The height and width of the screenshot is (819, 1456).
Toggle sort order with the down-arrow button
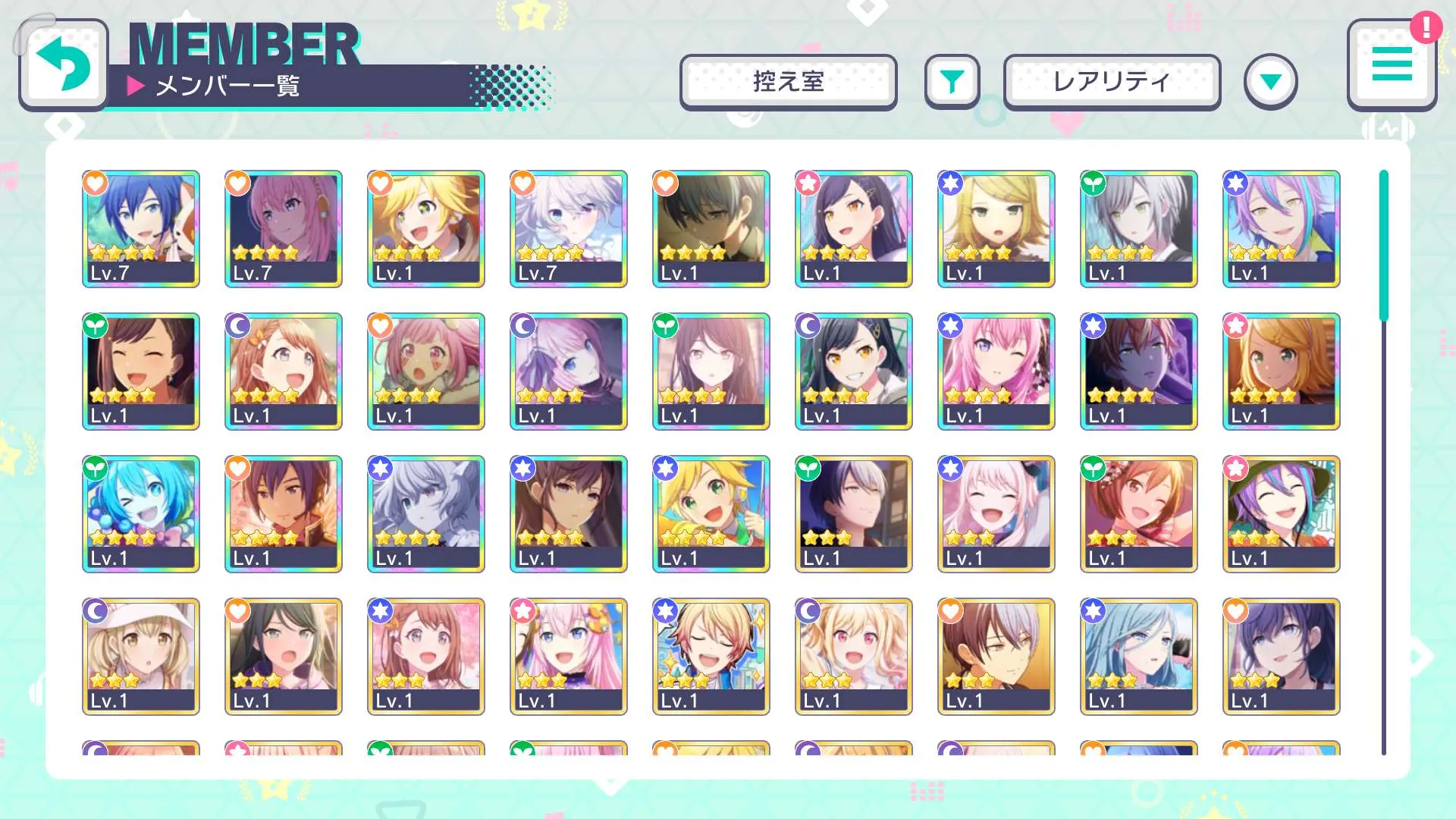pyautogui.click(x=1270, y=82)
